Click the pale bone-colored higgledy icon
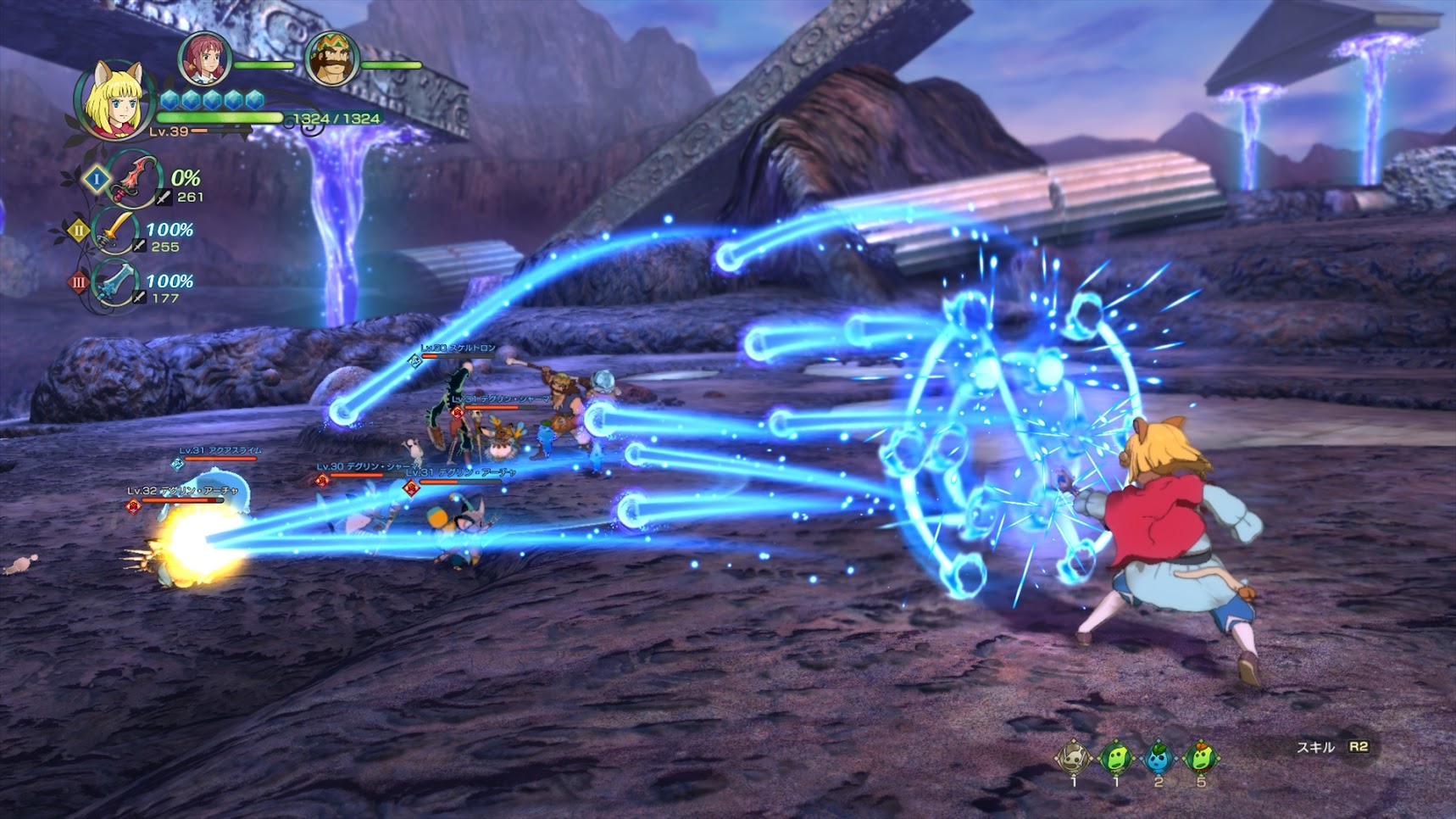 [x=1073, y=757]
